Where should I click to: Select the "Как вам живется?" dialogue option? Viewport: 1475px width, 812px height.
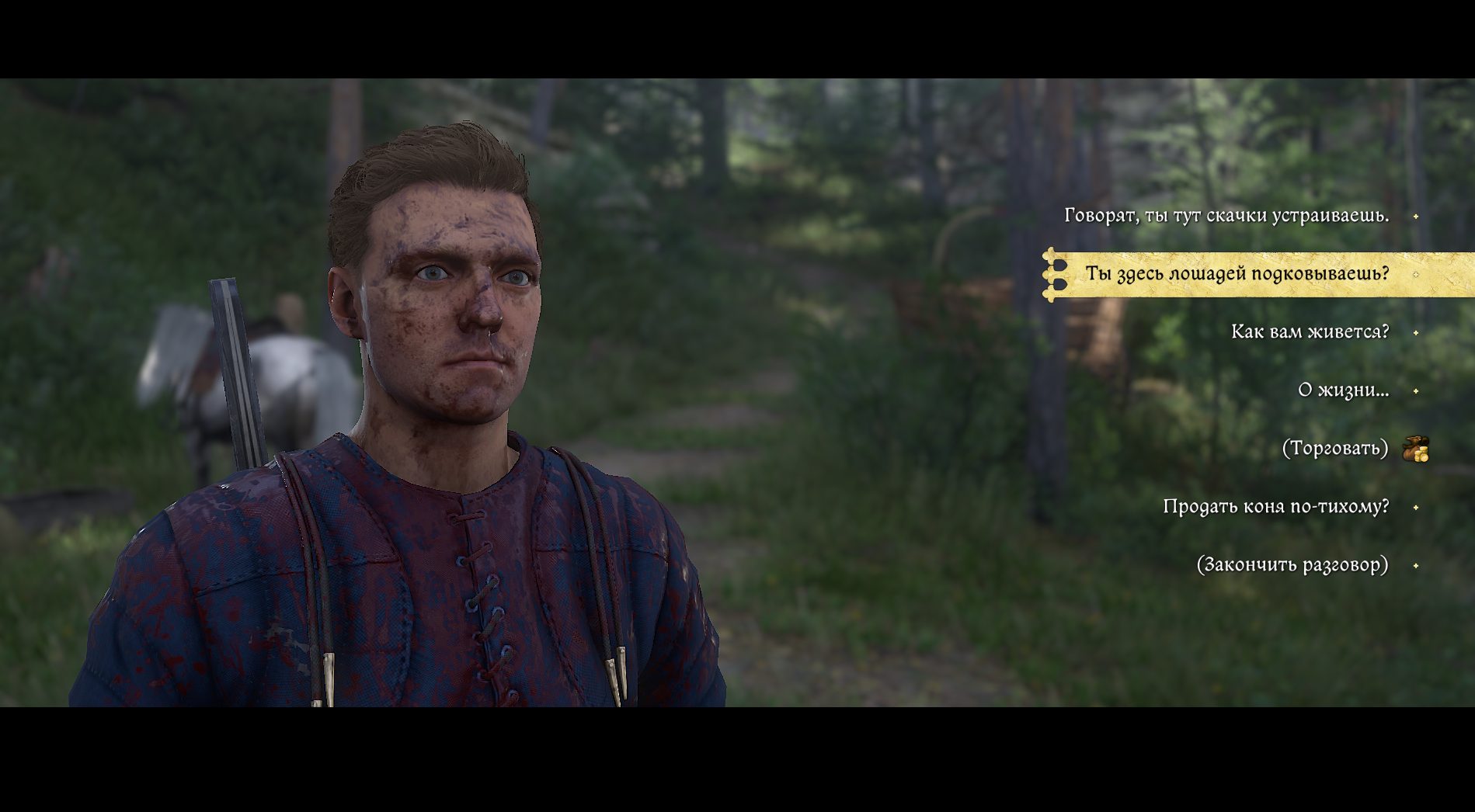(x=1310, y=332)
